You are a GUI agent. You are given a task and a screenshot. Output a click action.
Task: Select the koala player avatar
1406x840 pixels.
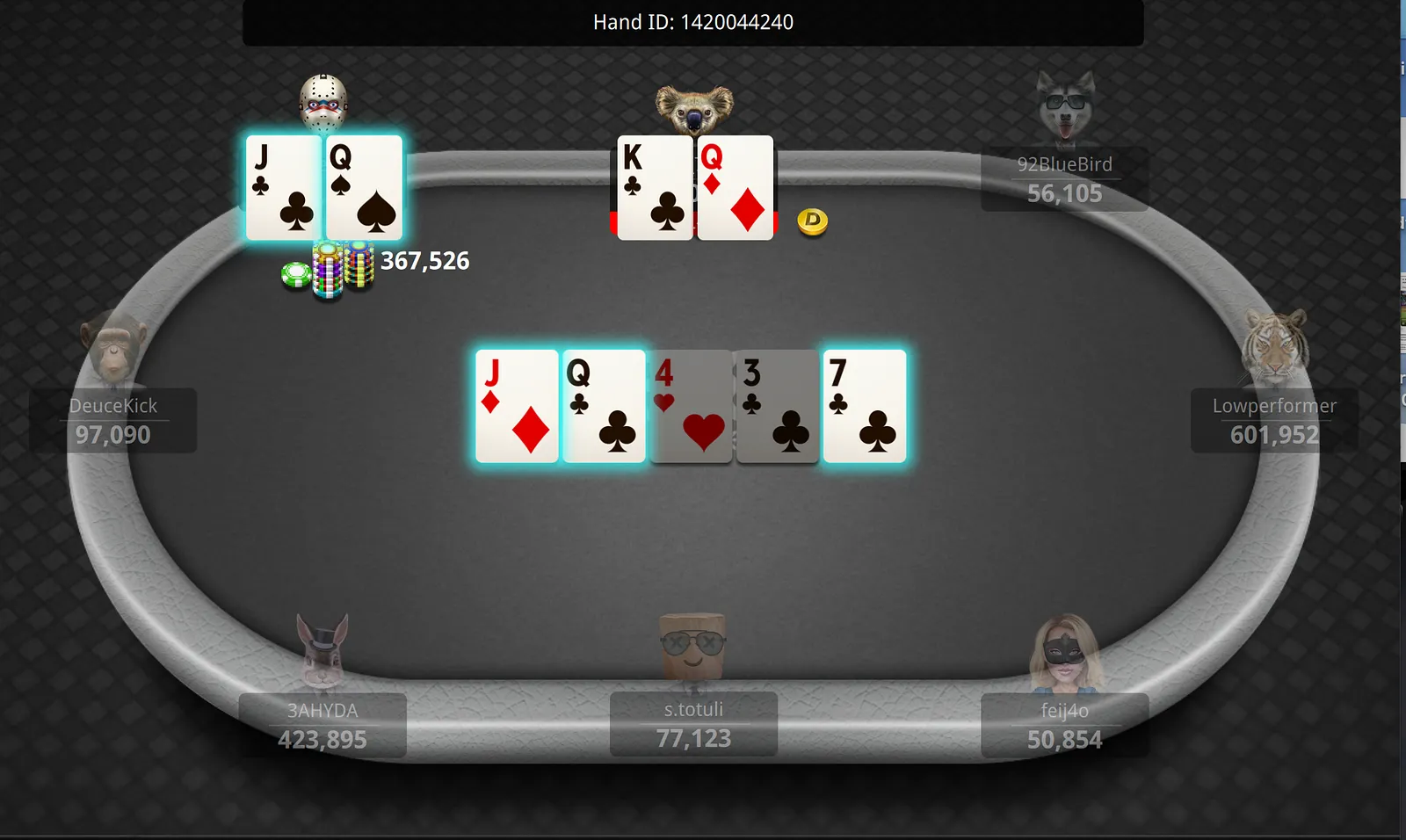[694, 109]
